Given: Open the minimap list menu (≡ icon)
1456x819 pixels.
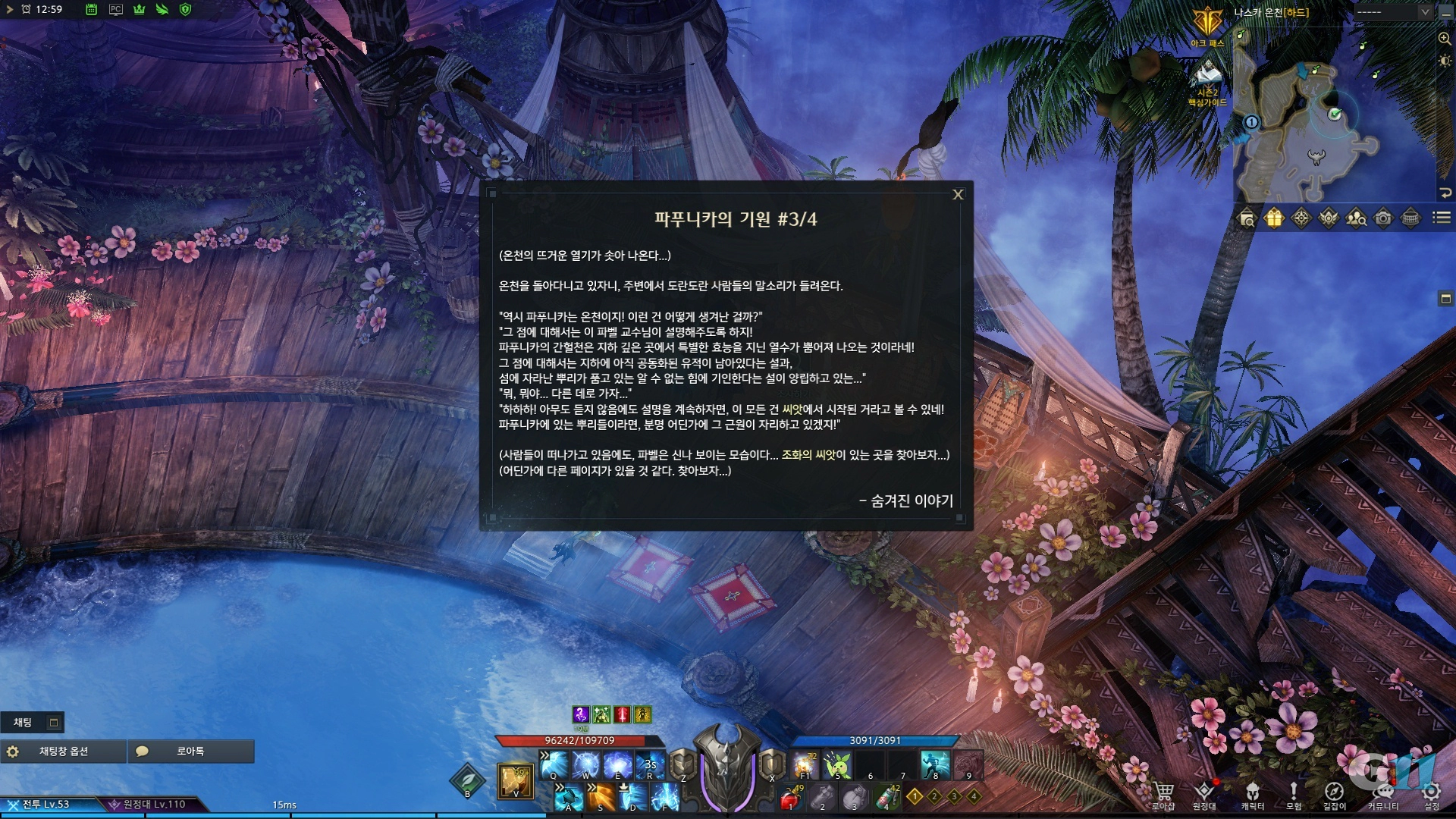Looking at the screenshot, I should pos(1440,218).
